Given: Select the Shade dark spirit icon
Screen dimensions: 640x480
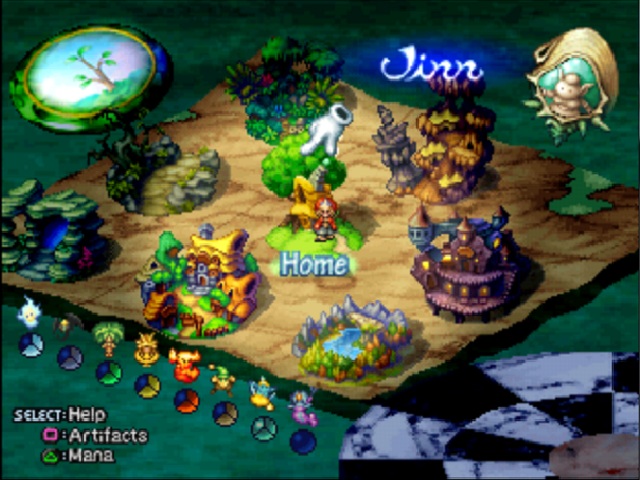Looking at the screenshot, I should (x=66, y=326).
